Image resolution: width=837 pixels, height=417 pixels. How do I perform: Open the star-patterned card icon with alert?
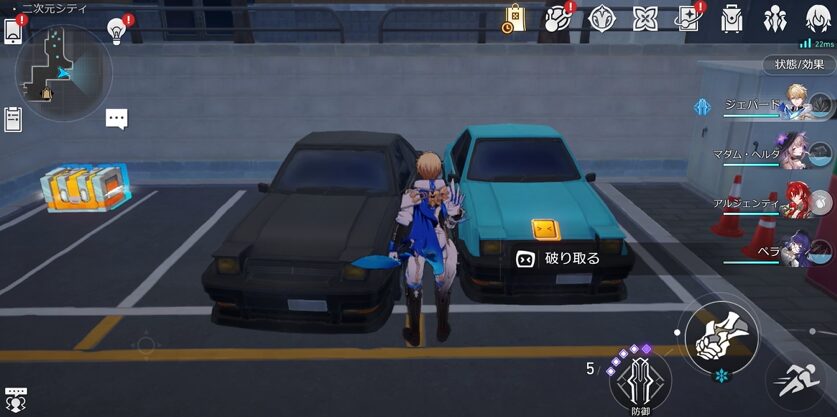pos(688,19)
